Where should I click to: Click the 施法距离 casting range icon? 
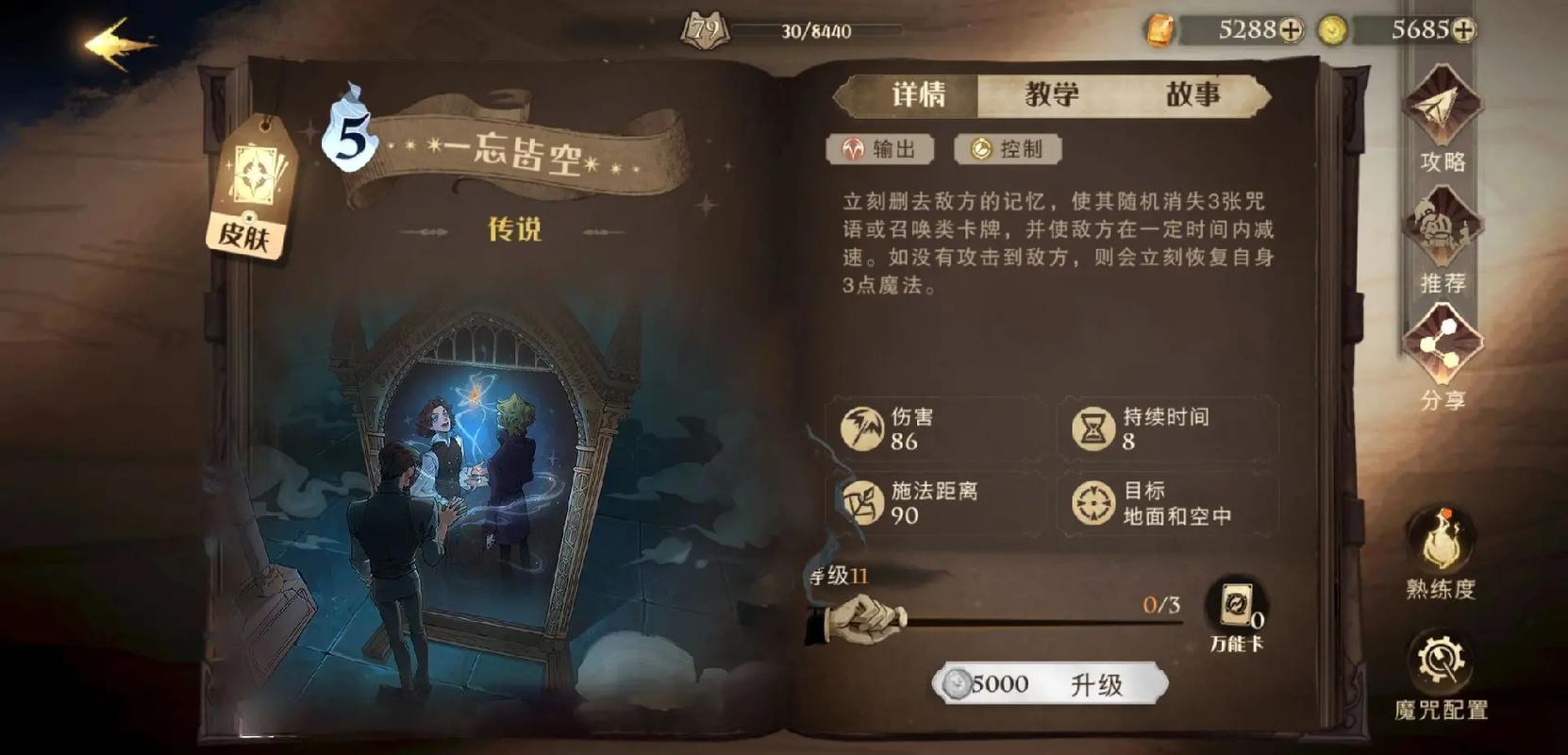862,501
